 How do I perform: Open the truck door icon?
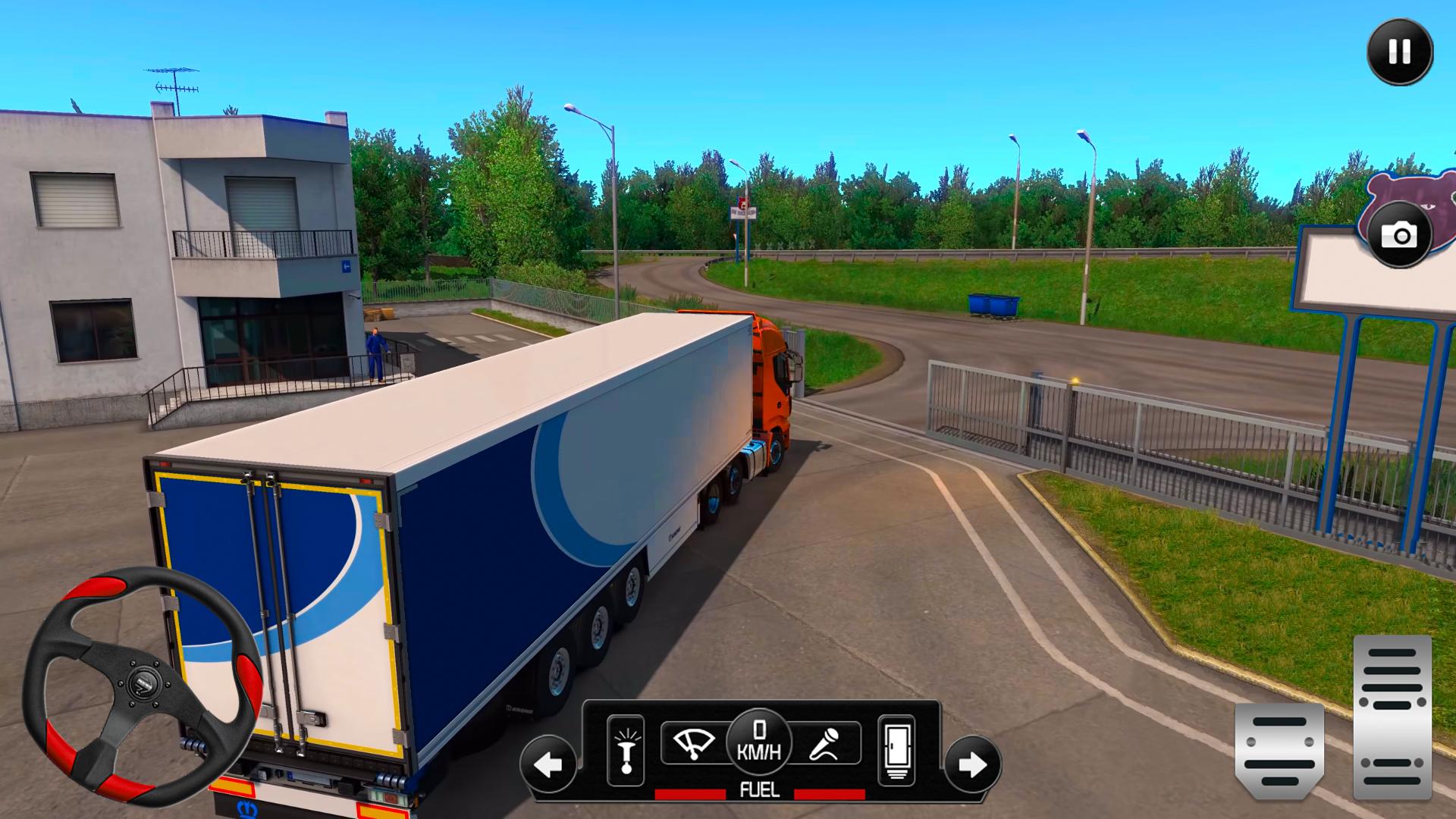point(896,750)
